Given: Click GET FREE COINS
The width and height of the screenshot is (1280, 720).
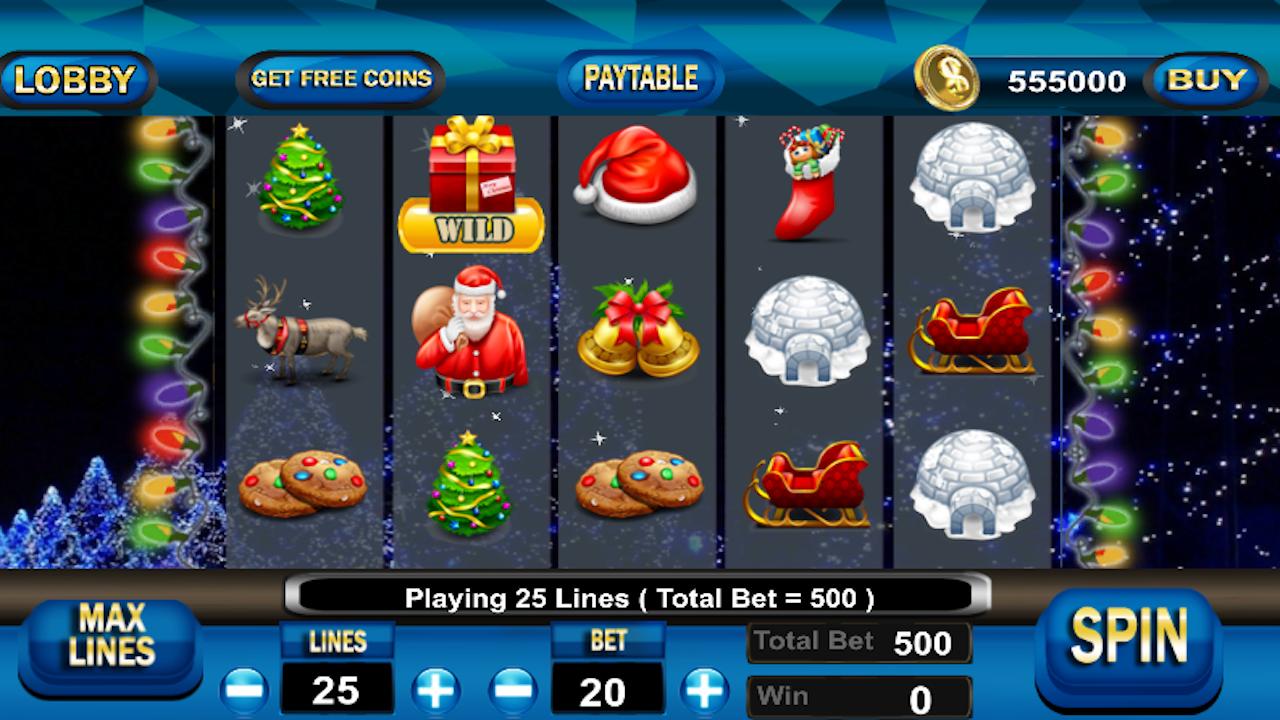Looking at the screenshot, I should coord(342,77).
